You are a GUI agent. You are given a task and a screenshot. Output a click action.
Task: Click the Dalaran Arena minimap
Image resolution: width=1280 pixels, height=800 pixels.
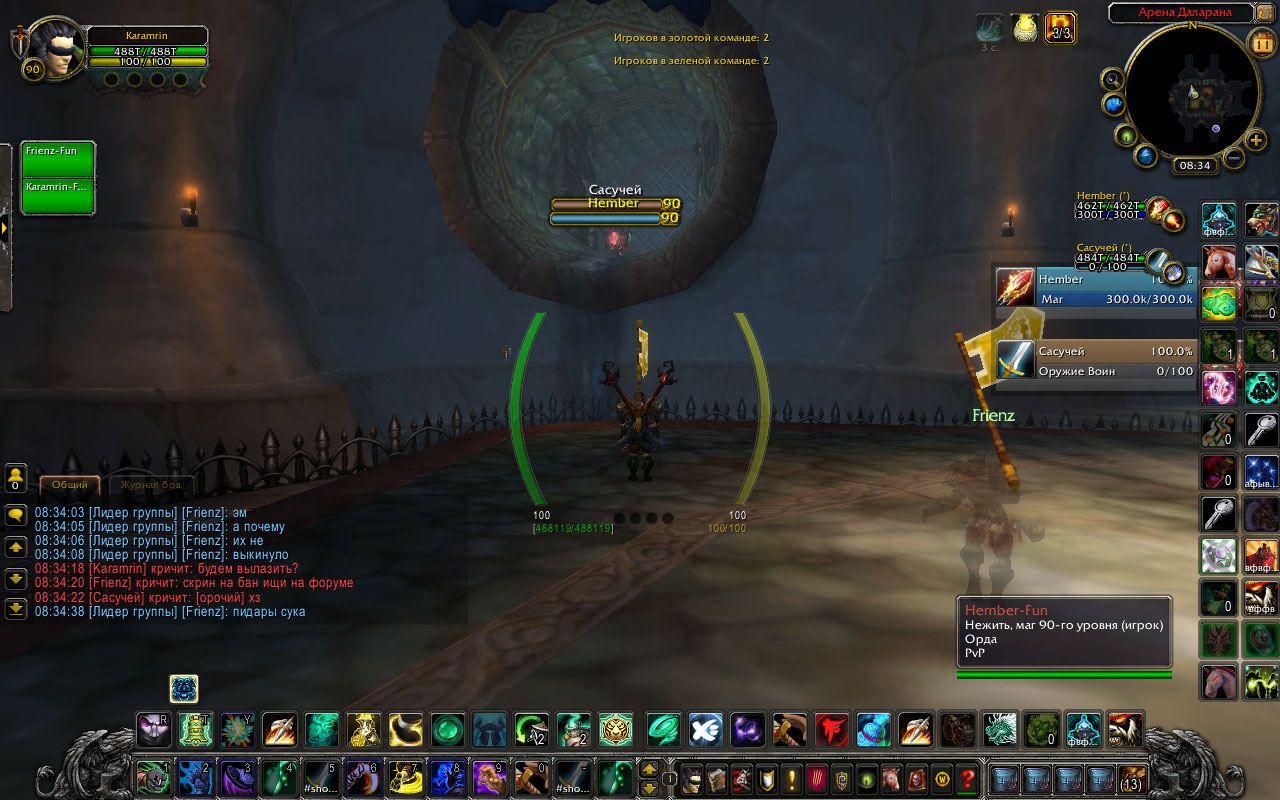tap(1192, 88)
